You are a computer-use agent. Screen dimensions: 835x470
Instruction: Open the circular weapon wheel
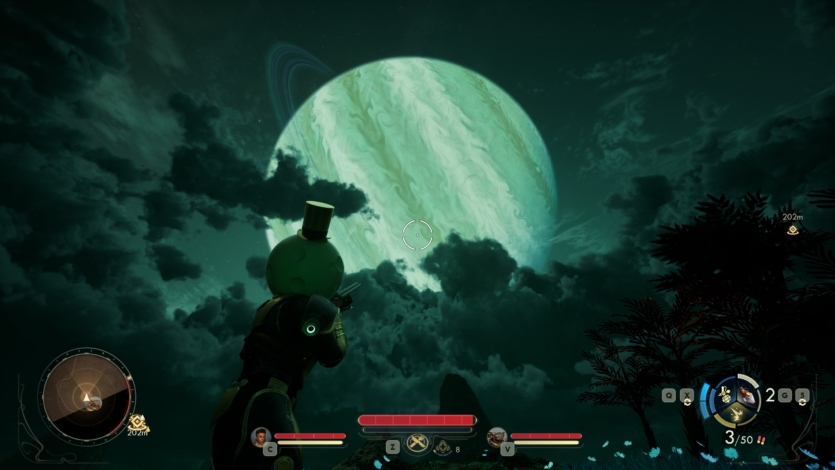(x=733, y=398)
